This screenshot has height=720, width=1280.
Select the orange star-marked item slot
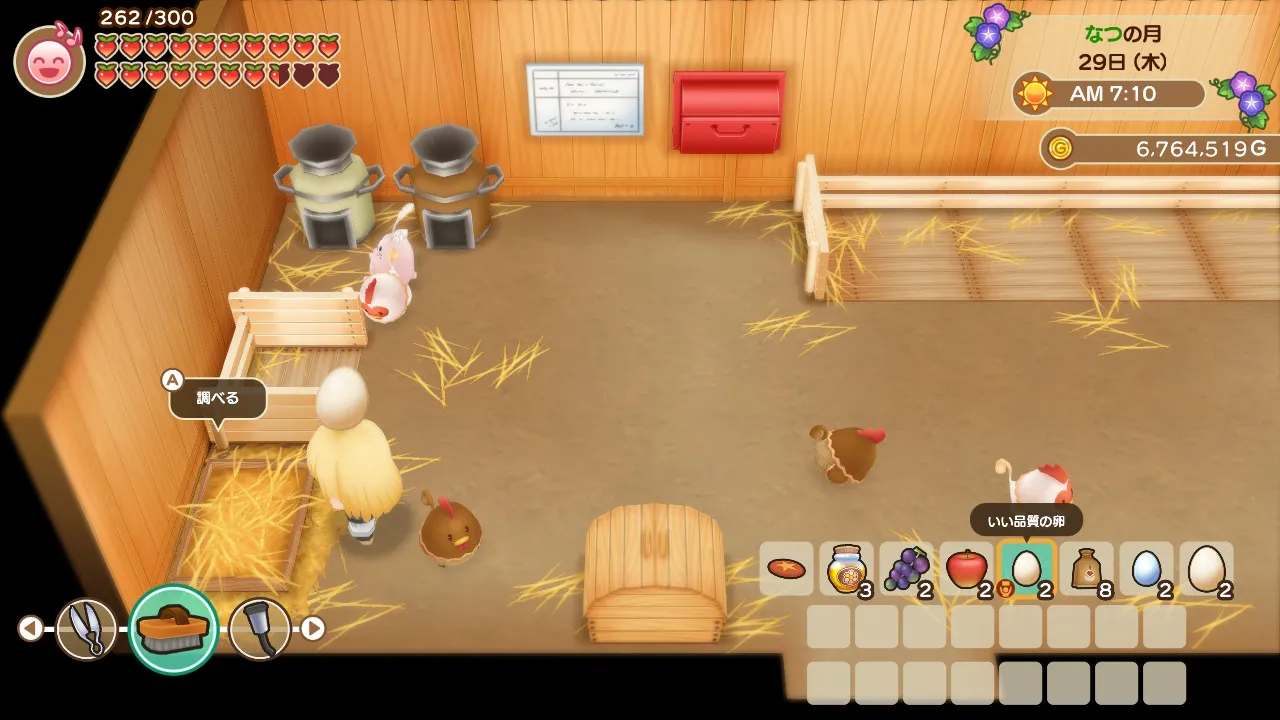[786, 569]
